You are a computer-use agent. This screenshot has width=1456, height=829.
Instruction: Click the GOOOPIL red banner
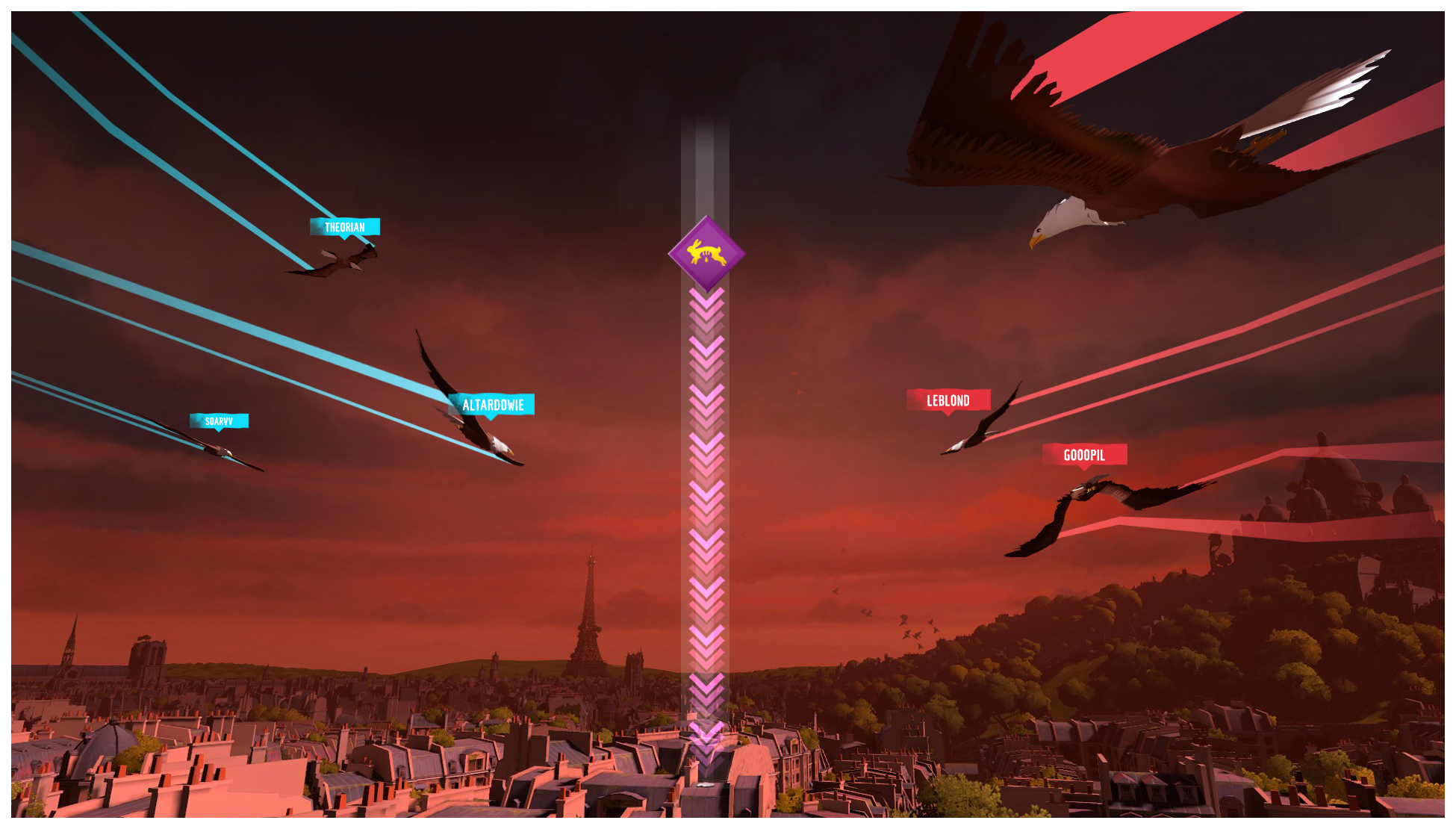click(1086, 454)
